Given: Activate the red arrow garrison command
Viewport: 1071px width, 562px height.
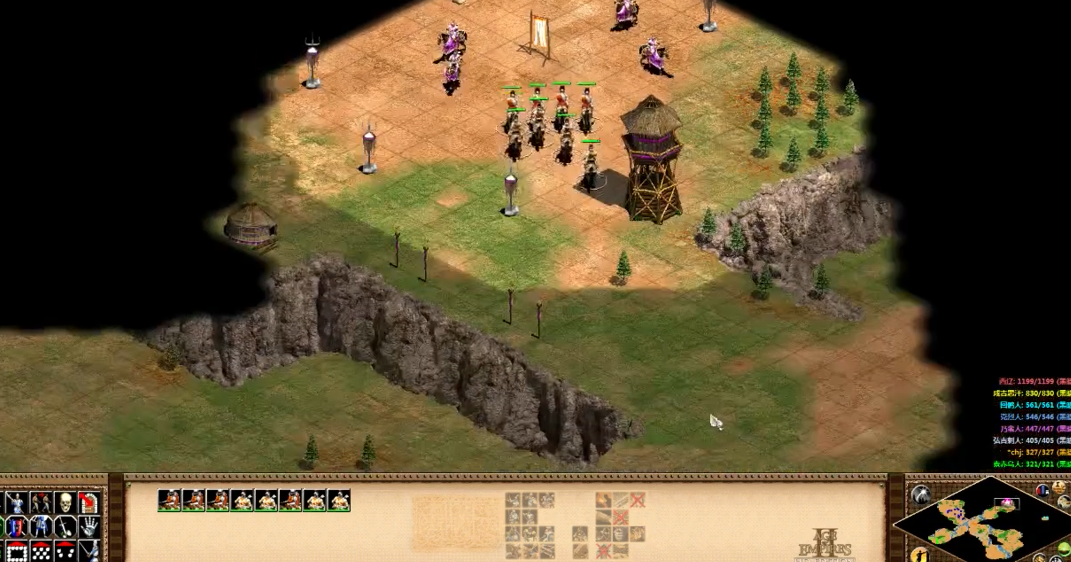Looking at the screenshot, I should pyautogui.click(x=89, y=501).
